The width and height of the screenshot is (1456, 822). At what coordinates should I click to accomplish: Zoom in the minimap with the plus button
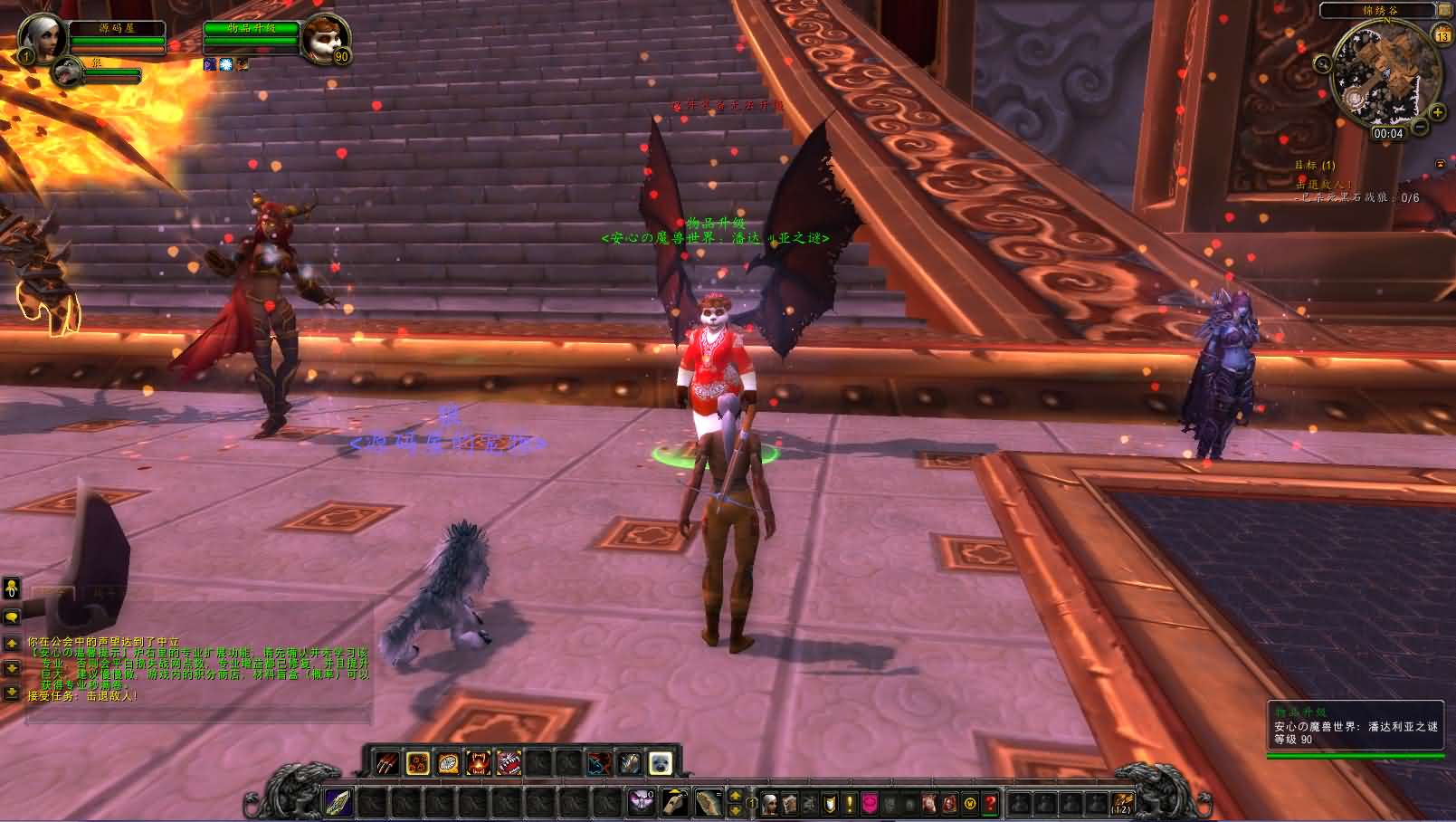[1437, 112]
